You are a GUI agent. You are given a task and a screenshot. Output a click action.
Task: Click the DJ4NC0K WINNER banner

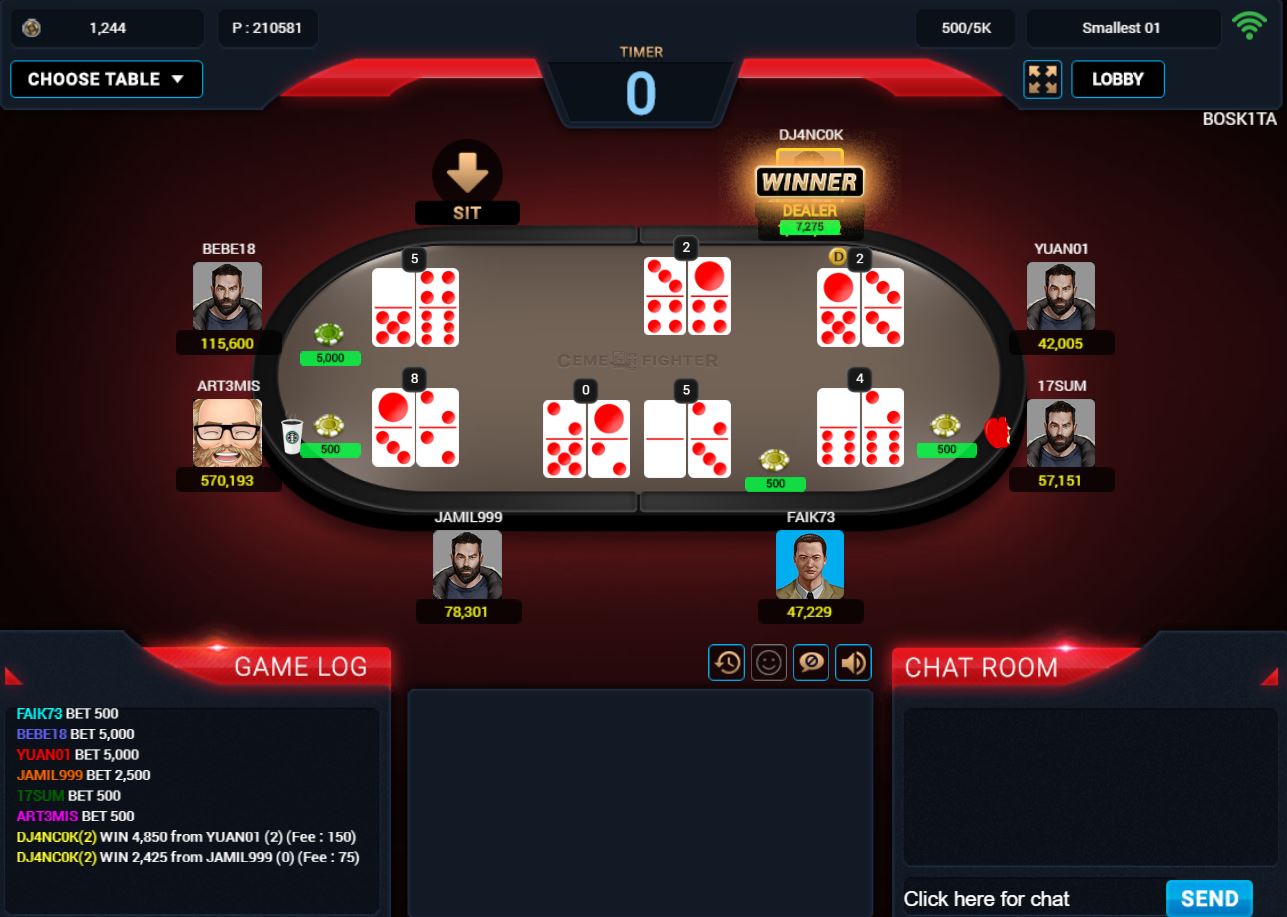[810, 182]
